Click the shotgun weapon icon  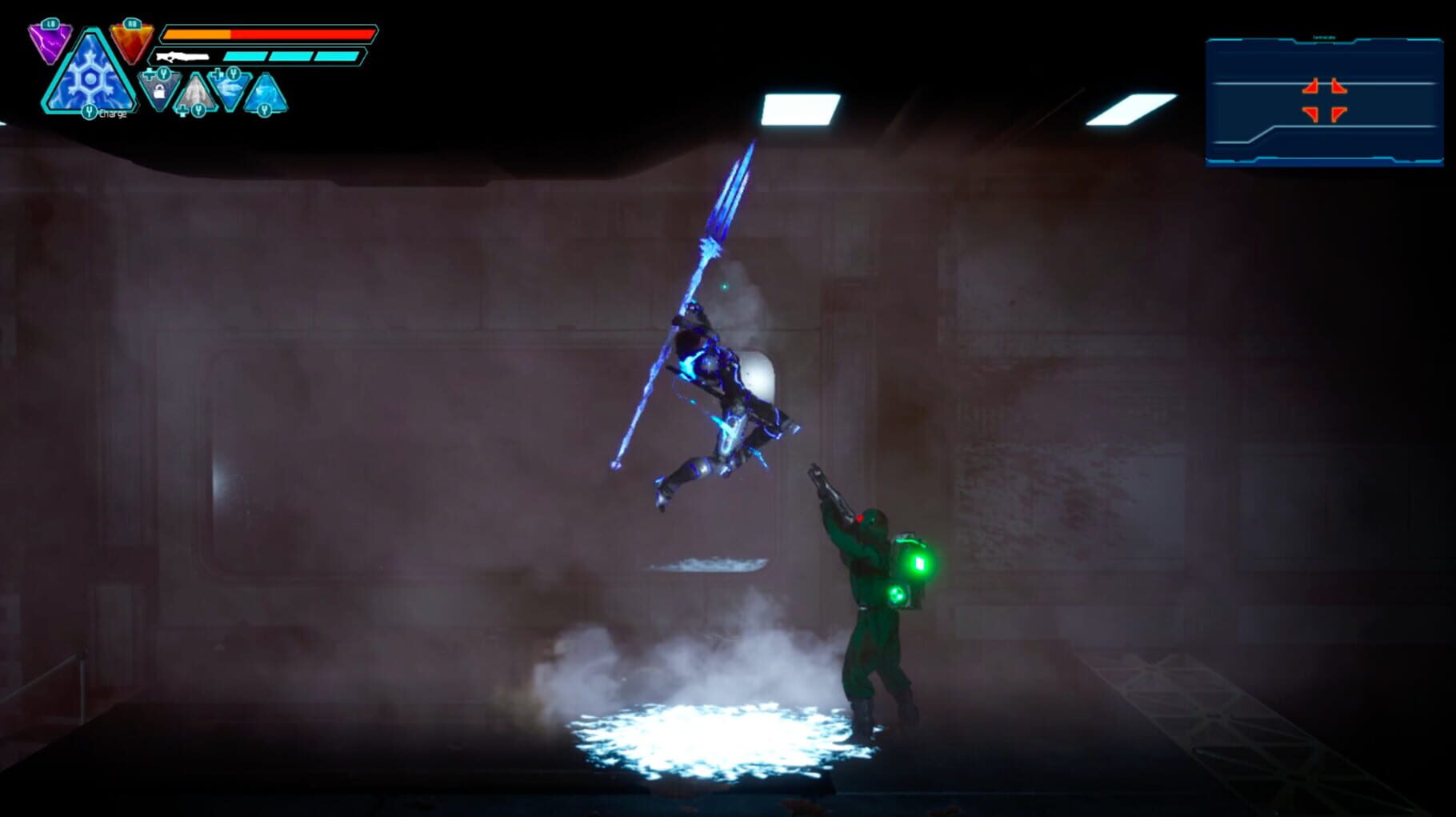[x=182, y=55]
